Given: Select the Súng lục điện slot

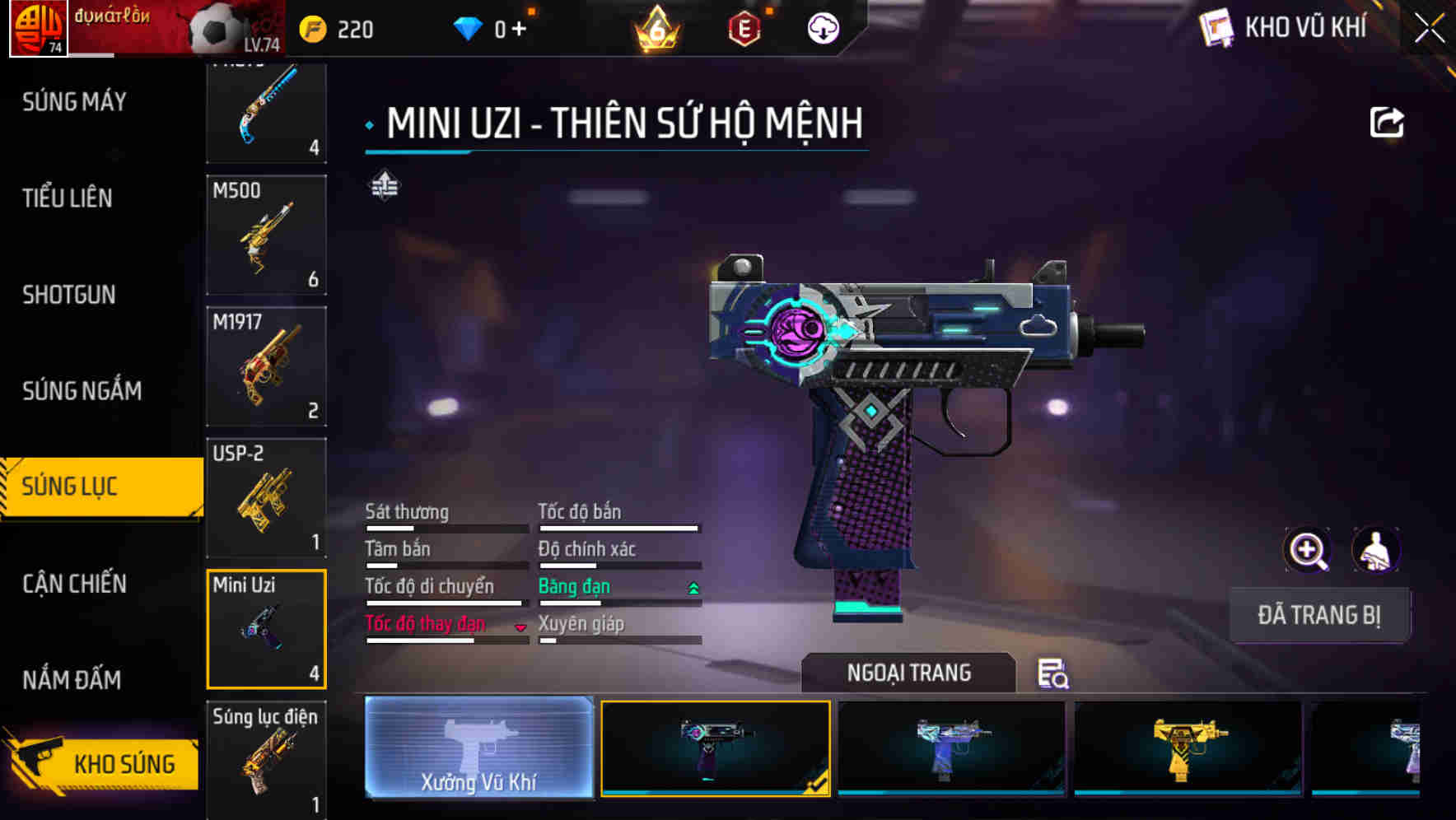Looking at the screenshot, I should (x=266, y=757).
